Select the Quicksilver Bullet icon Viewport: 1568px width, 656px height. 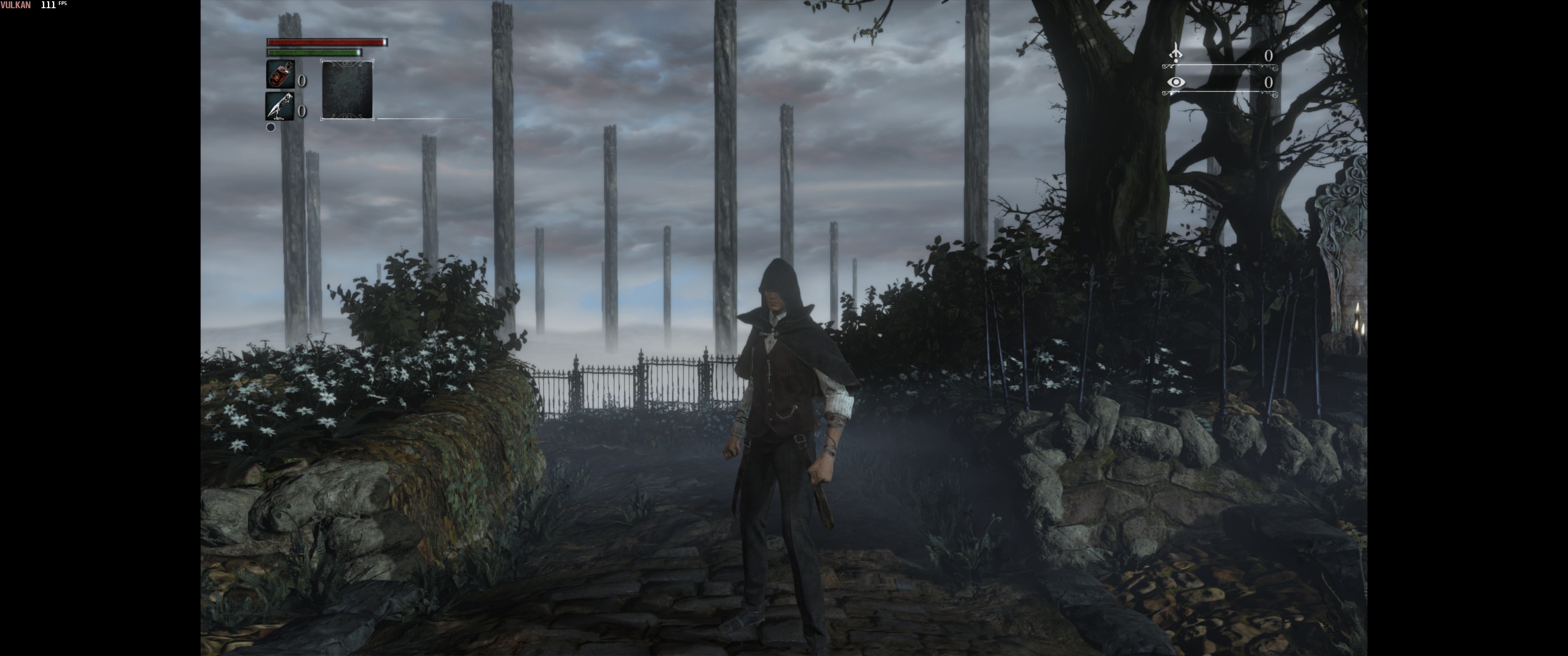[x=280, y=107]
